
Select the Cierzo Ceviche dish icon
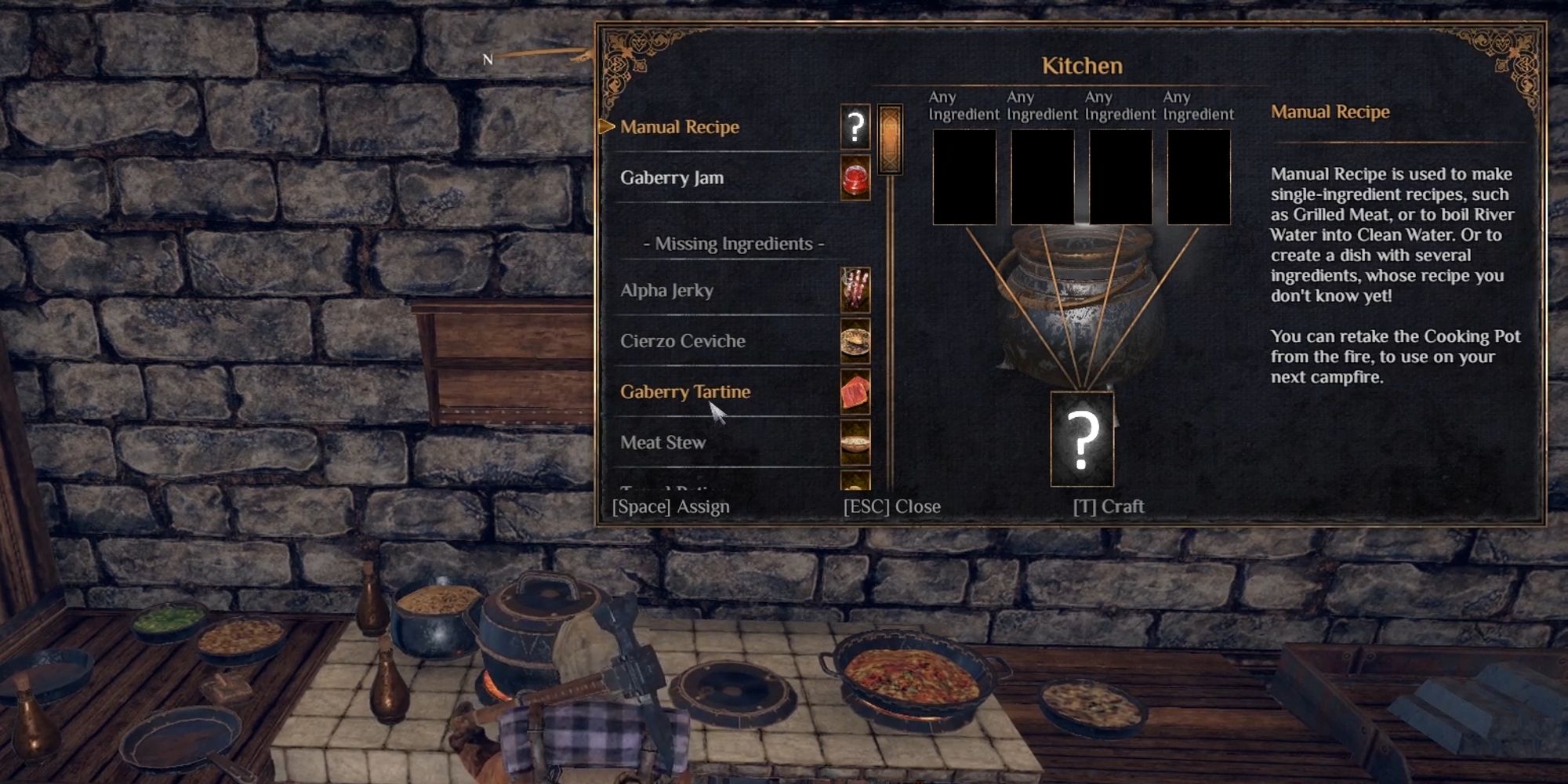(x=856, y=342)
